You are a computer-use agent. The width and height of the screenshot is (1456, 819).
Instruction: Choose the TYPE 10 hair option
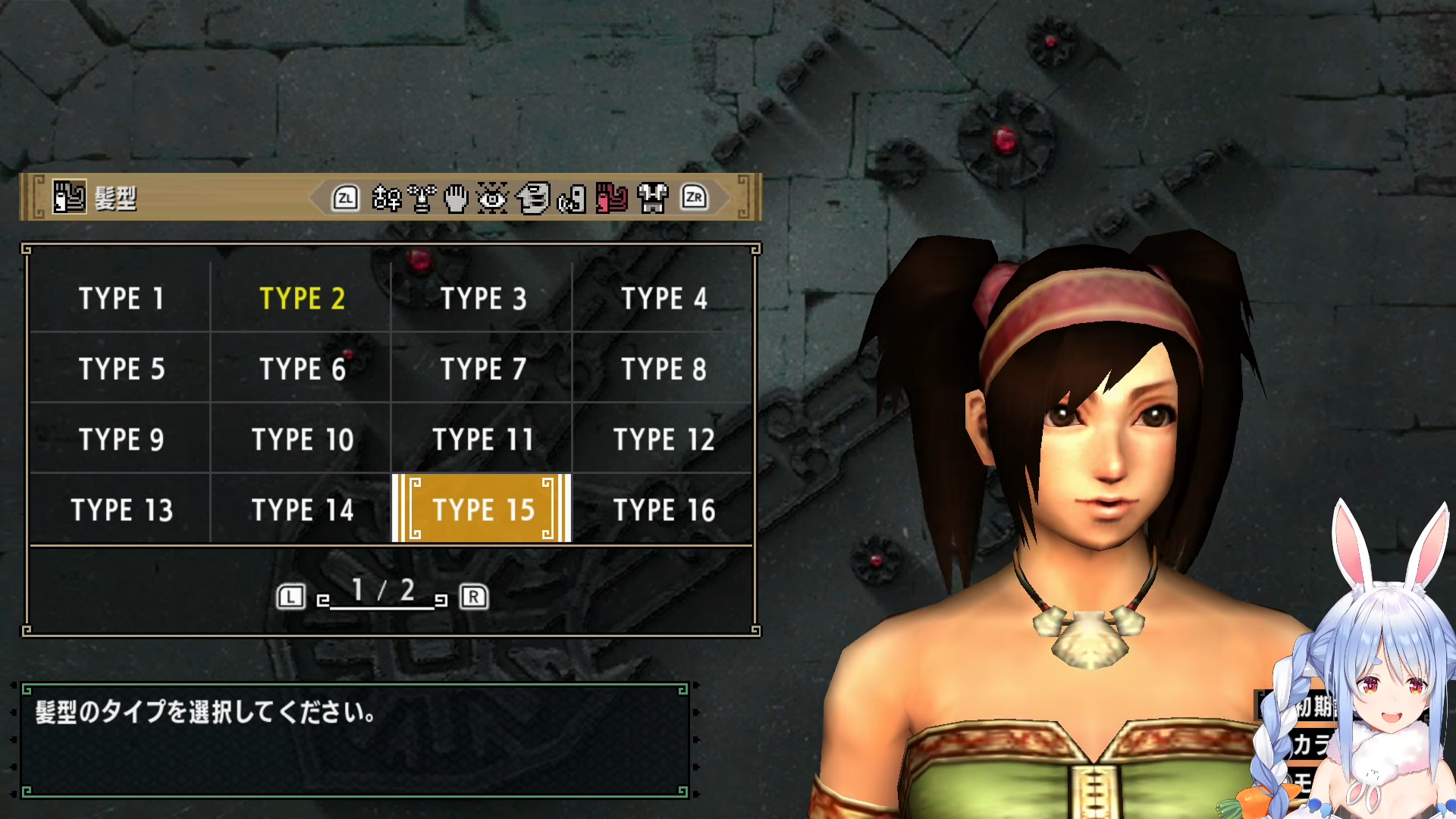(x=302, y=439)
